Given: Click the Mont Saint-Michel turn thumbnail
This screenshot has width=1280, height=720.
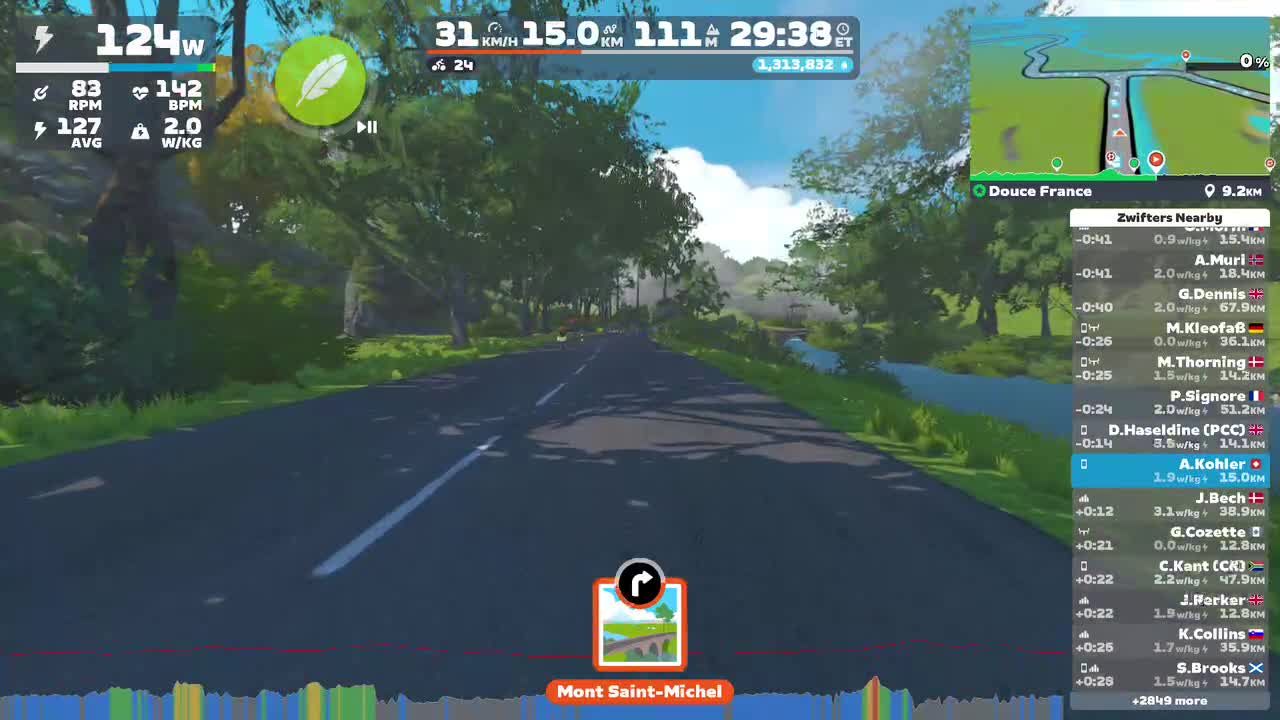Looking at the screenshot, I should coord(639,624).
